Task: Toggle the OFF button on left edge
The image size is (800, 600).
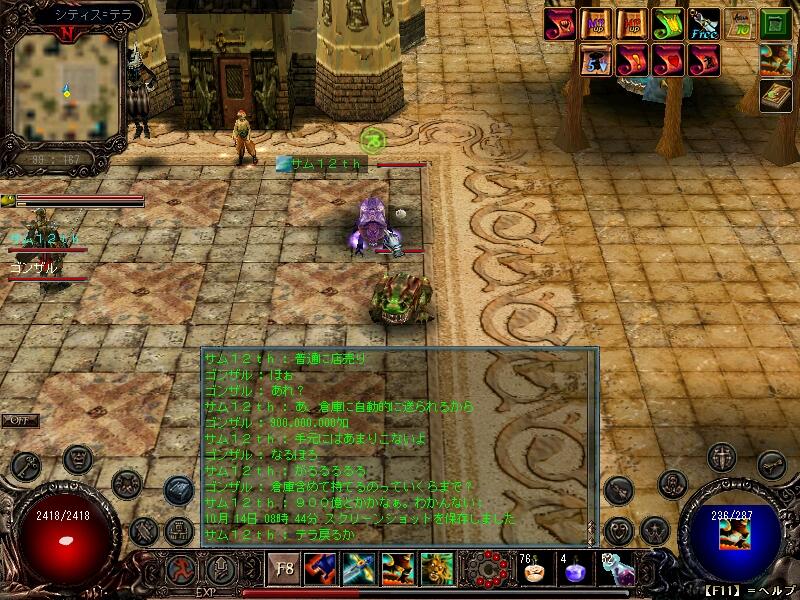Action: (20, 421)
